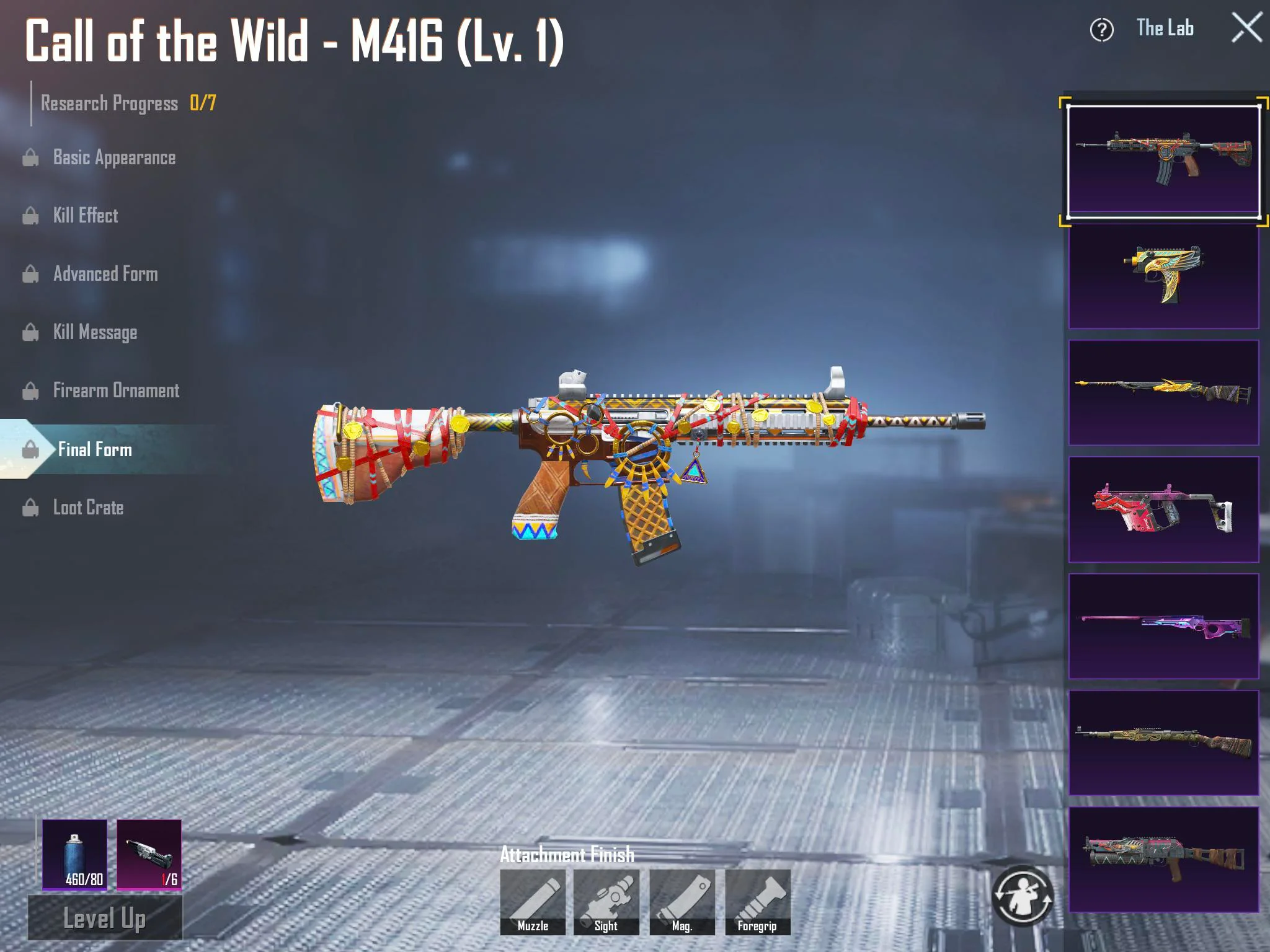Screen dimensions: 1270x952
Task: Pick the red and pink Vector skin thumbnail
Action: (x=1163, y=509)
